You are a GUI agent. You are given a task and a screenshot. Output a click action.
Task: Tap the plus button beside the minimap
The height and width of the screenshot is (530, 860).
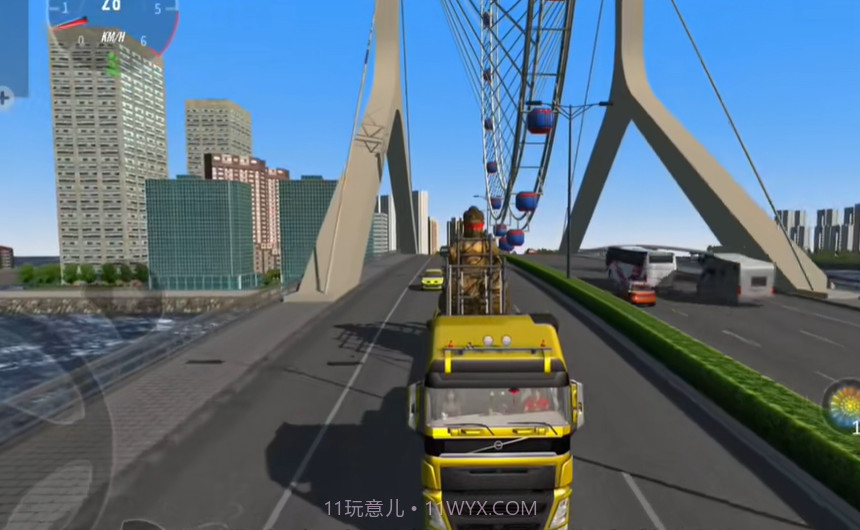[x=5, y=98]
